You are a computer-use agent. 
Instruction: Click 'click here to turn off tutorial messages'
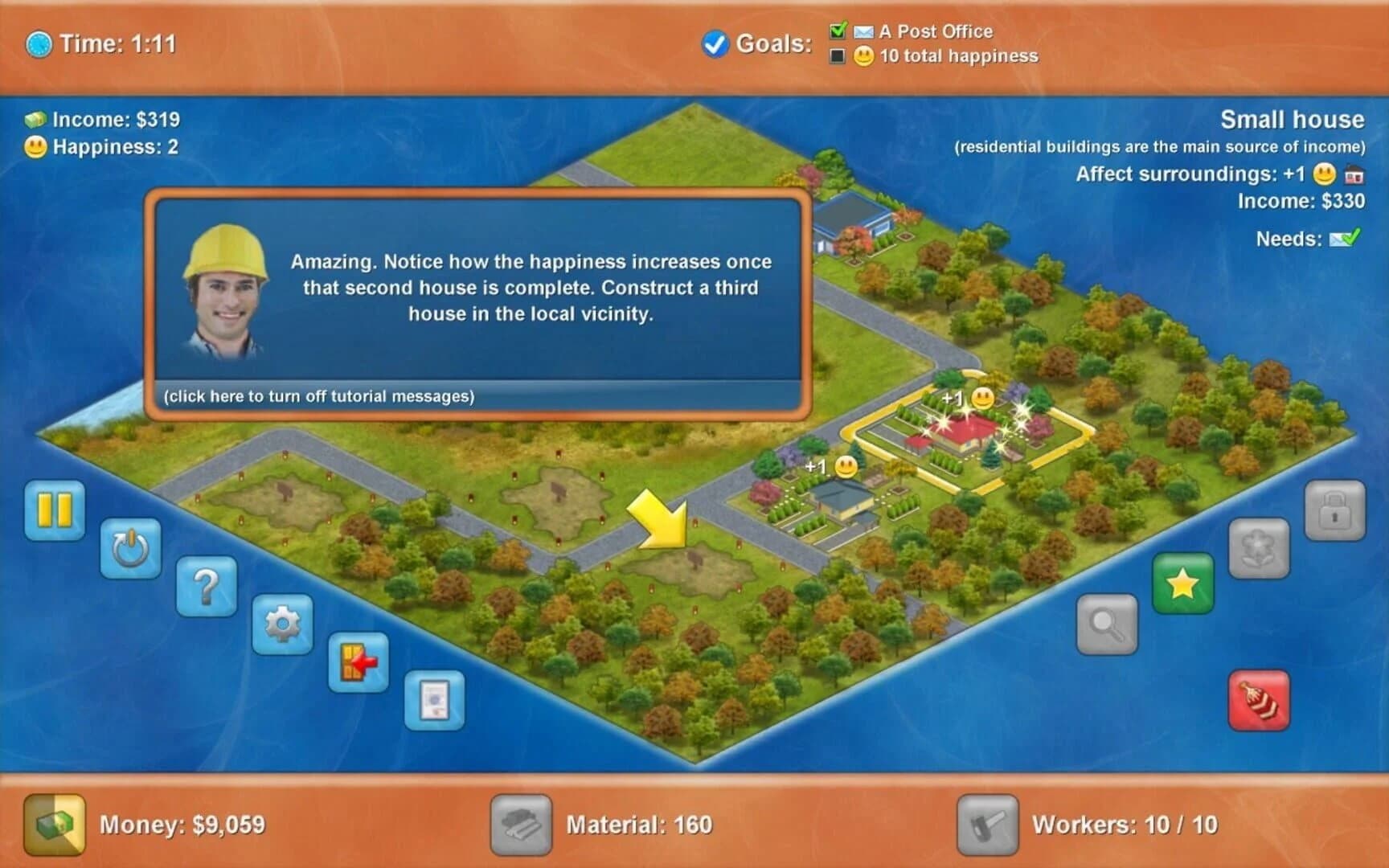tap(319, 395)
